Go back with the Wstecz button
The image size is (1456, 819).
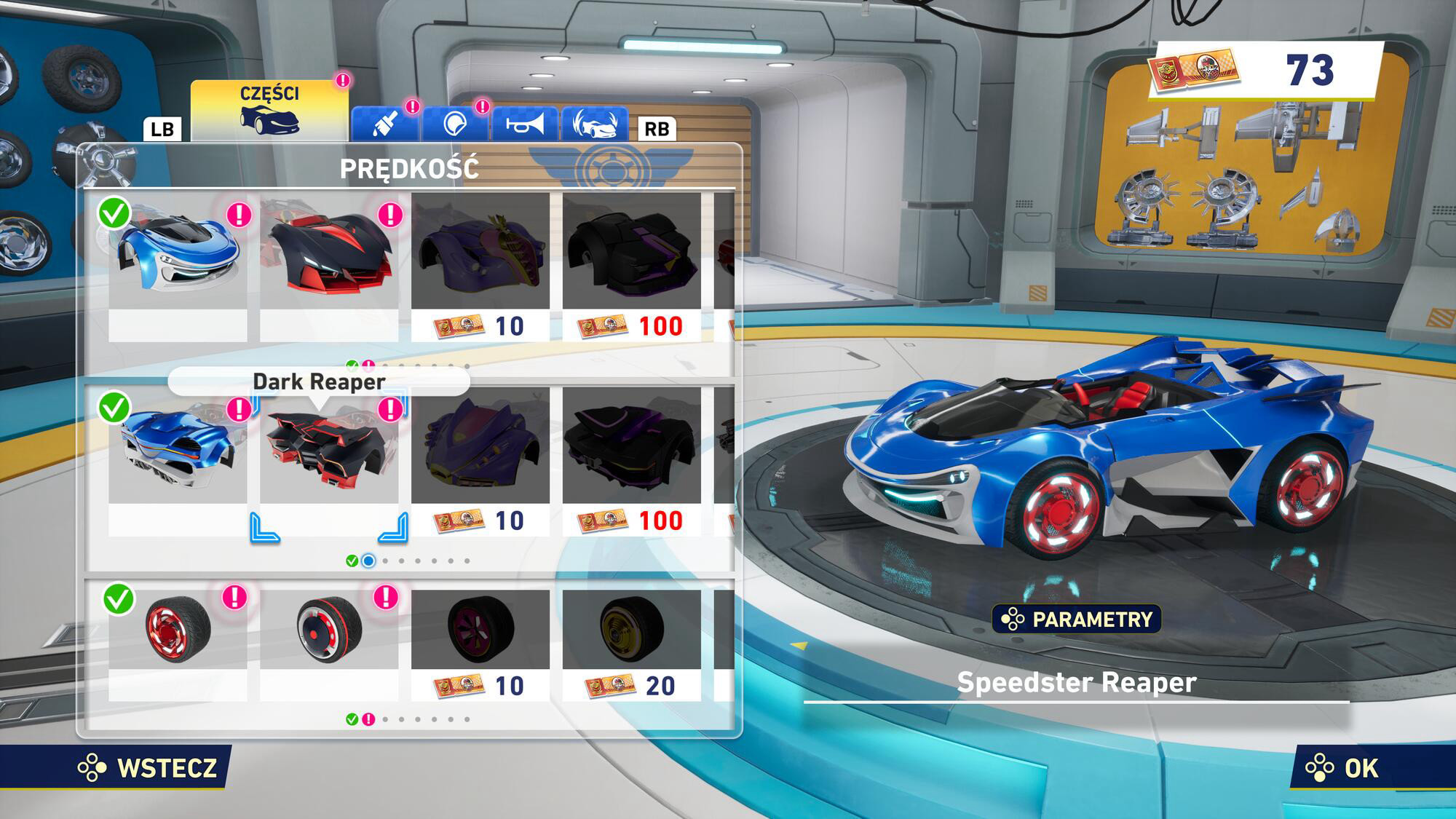(149, 768)
